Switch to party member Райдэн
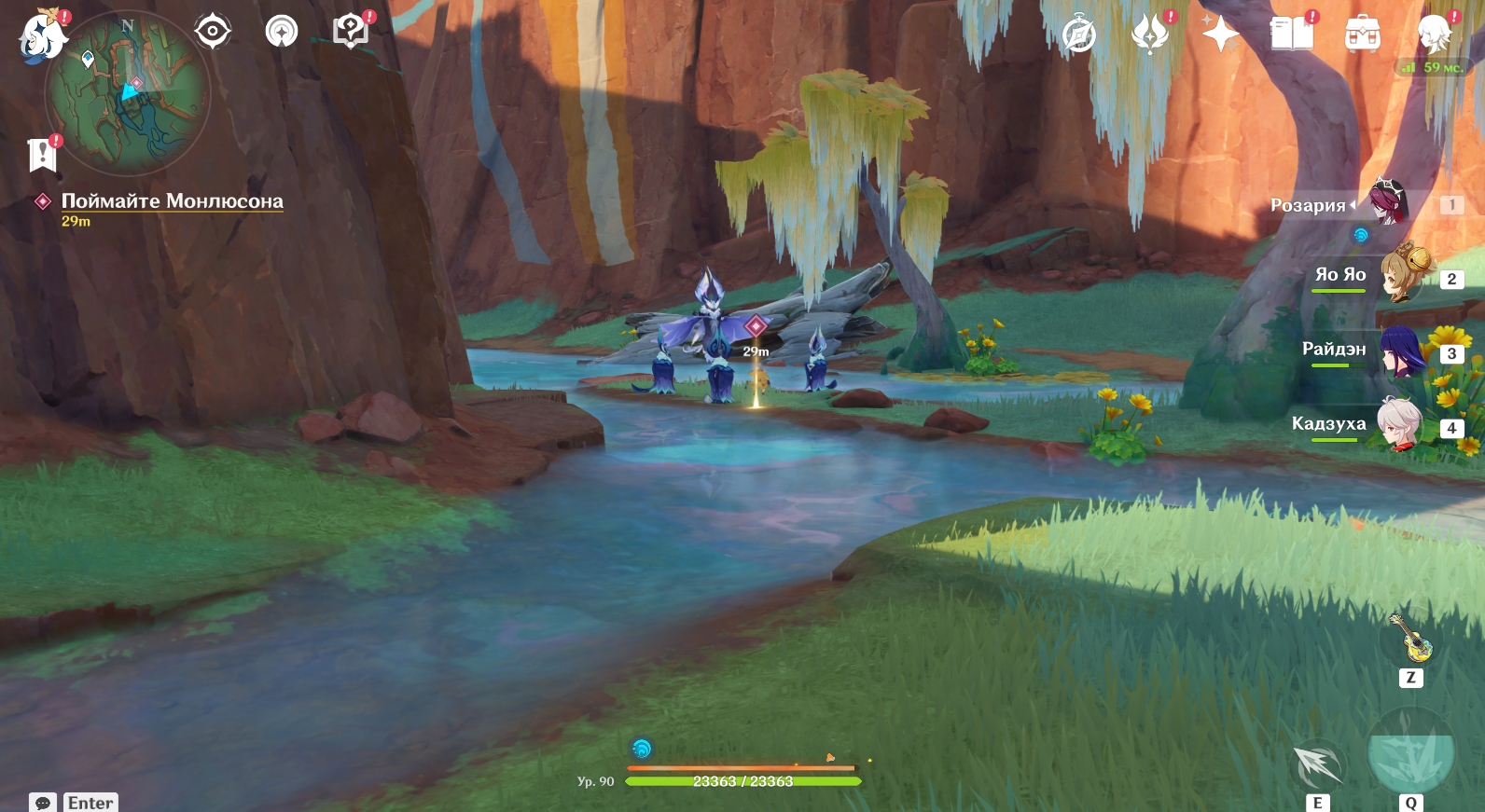Image resolution: width=1485 pixels, height=812 pixels. click(x=1402, y=351)
